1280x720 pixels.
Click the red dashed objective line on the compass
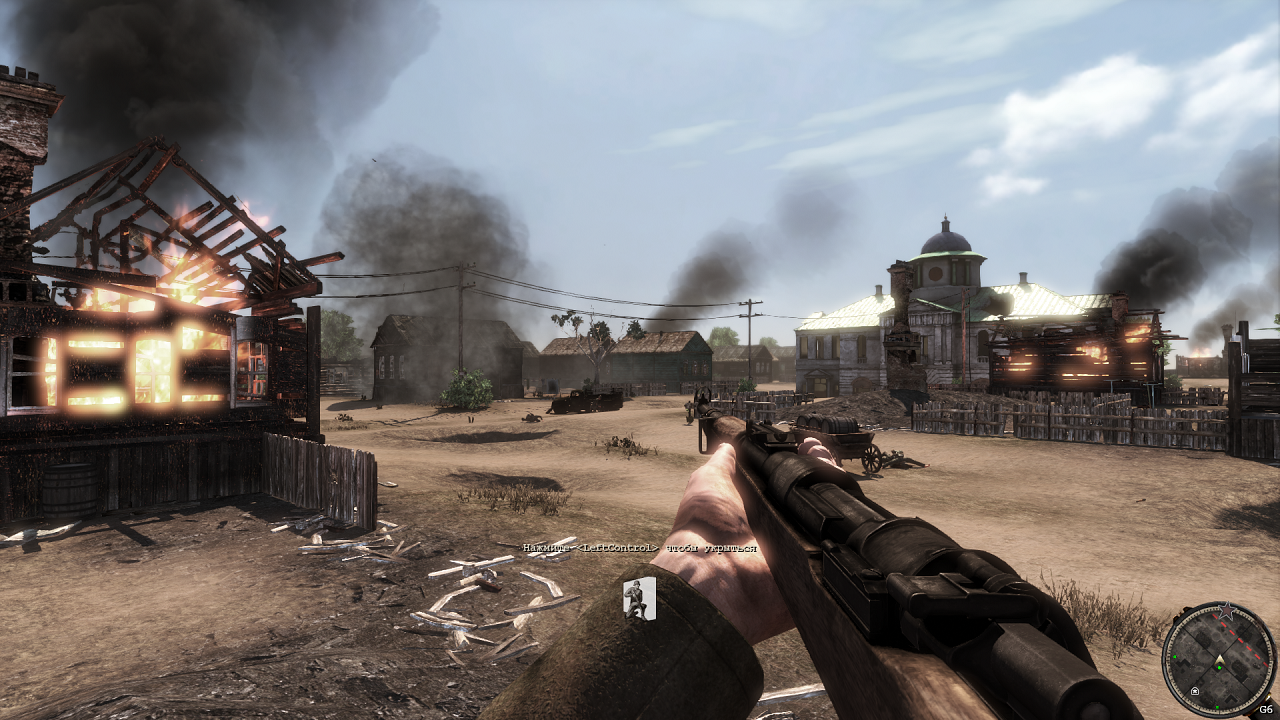click(1242, 638)
